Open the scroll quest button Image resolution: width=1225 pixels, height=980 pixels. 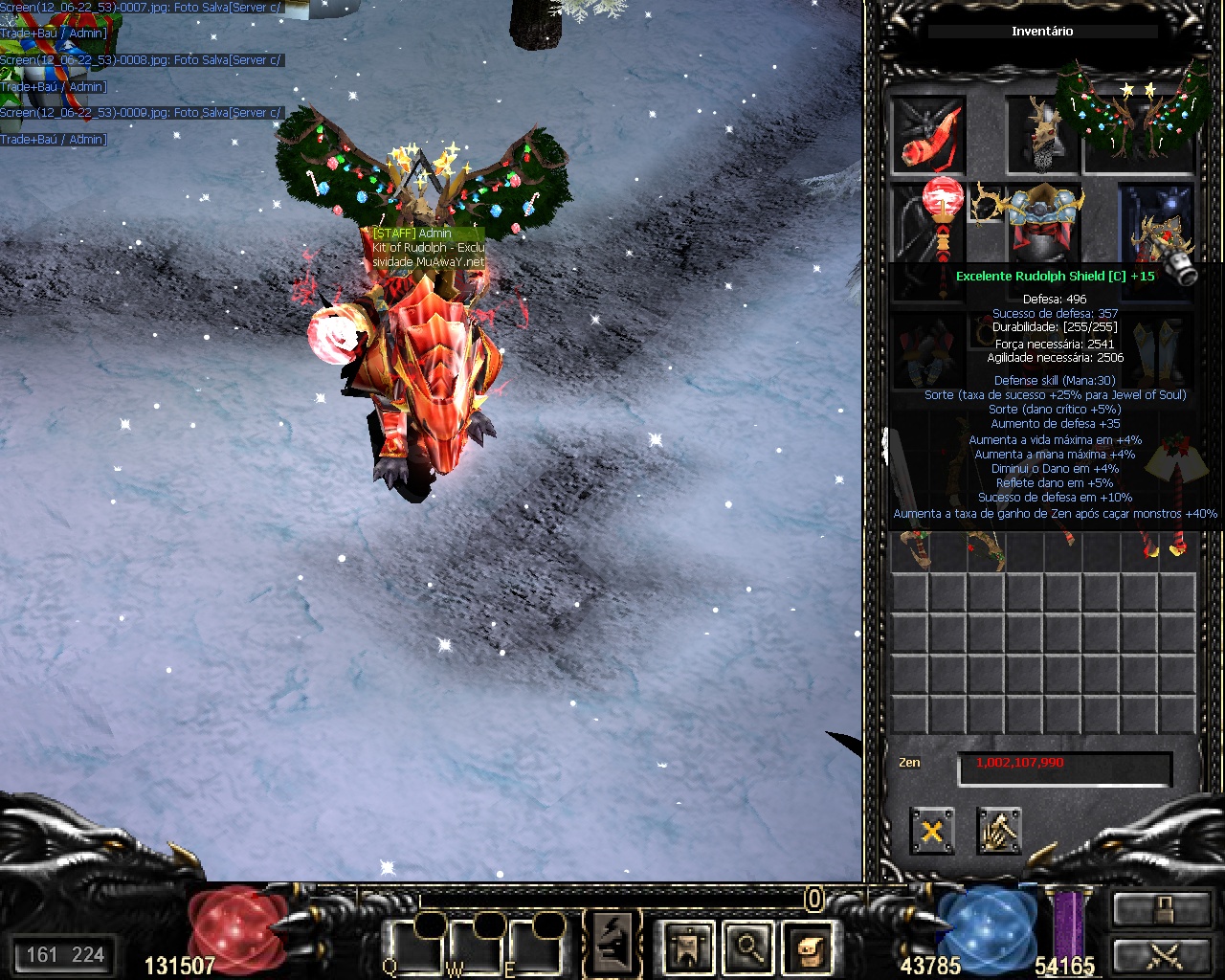(x=807, y=946)
